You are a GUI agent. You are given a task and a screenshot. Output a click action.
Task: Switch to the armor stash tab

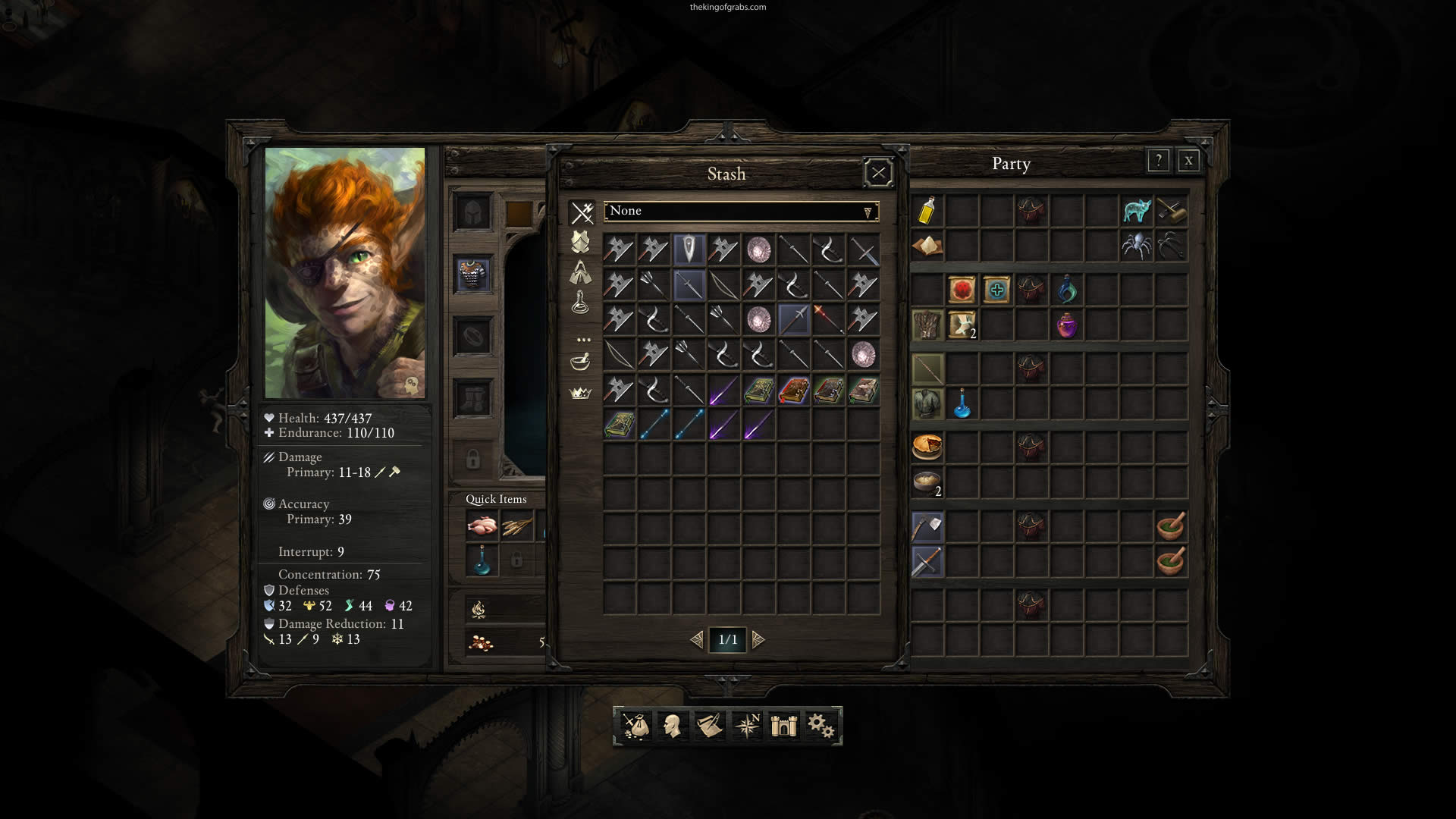[x=580, y=242]
